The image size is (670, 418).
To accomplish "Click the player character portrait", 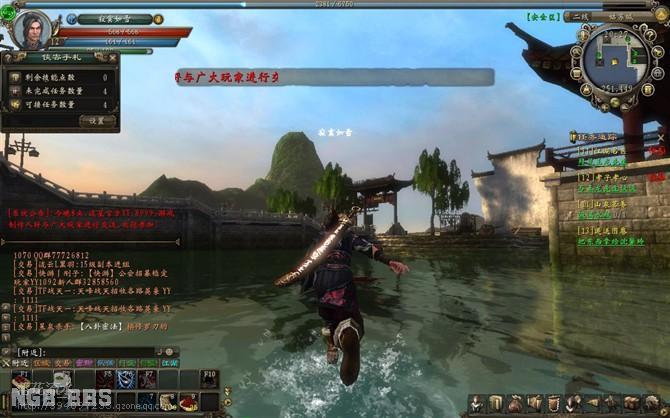I will coord(32,28).
